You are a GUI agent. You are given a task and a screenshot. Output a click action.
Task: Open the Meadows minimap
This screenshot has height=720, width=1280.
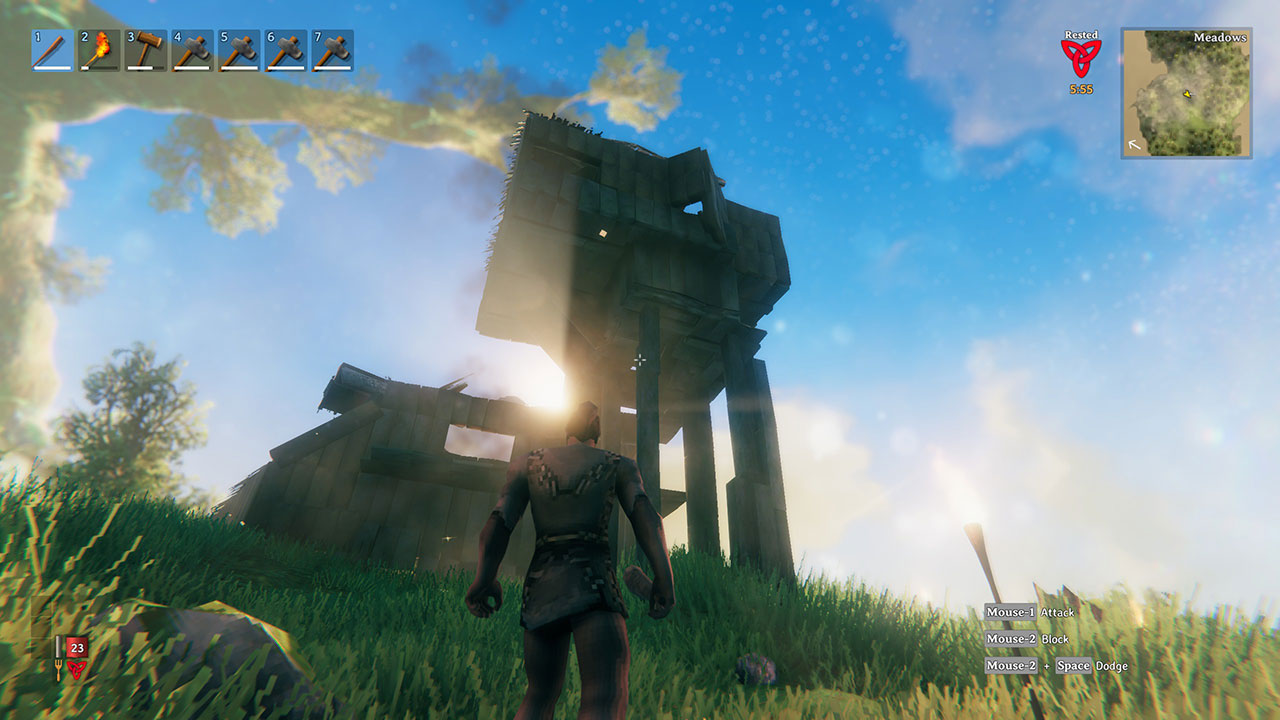point(1186,93)
